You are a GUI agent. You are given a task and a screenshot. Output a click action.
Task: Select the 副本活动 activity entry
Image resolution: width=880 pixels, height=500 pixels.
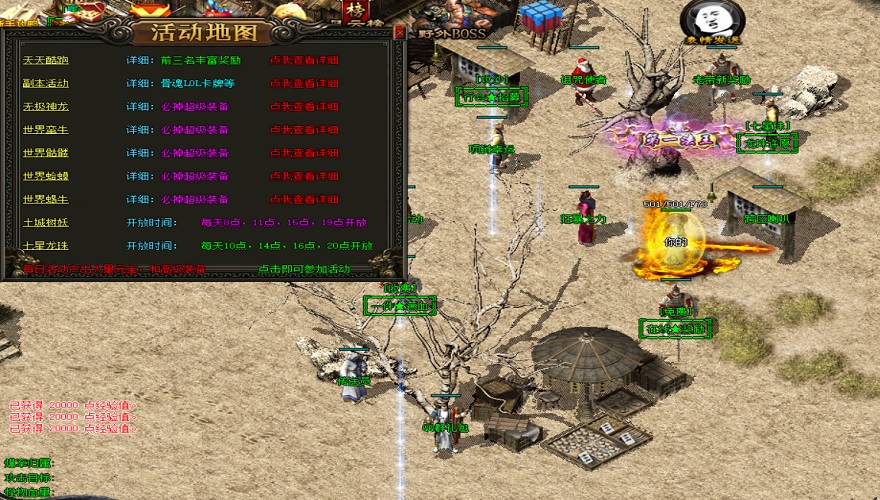coord(45,83)
